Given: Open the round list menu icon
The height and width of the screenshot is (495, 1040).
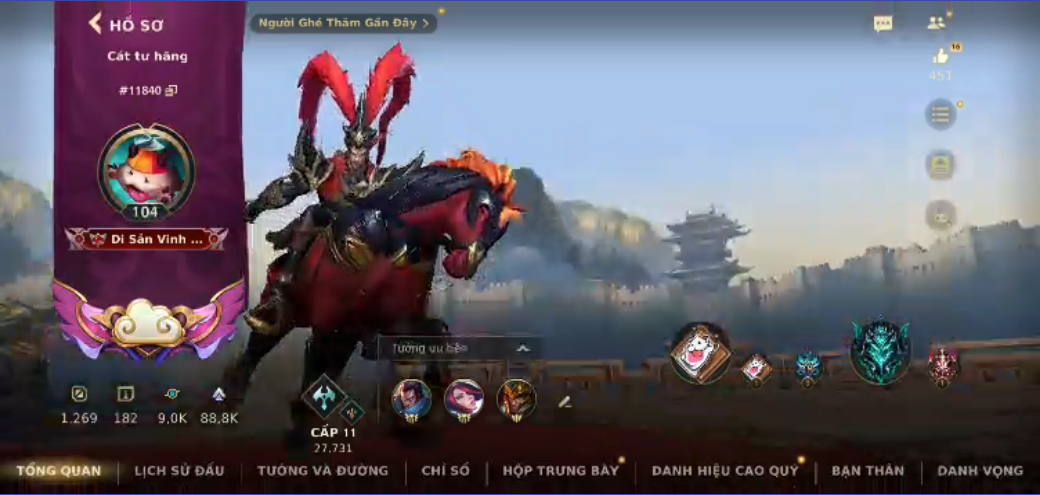Looking at the screenshot, I should click(x=940, y=114).
